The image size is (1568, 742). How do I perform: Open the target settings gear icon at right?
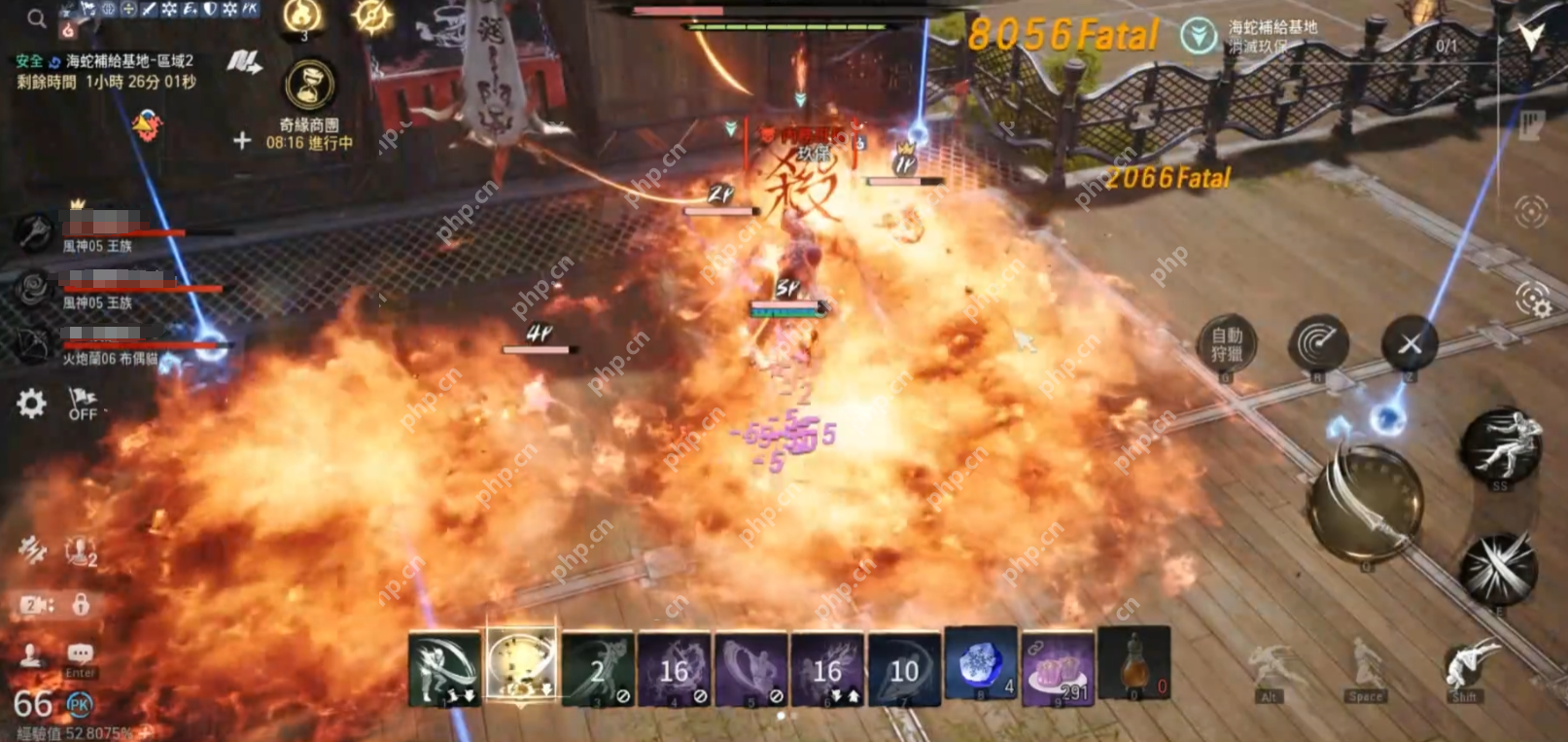click(1533, 300)
